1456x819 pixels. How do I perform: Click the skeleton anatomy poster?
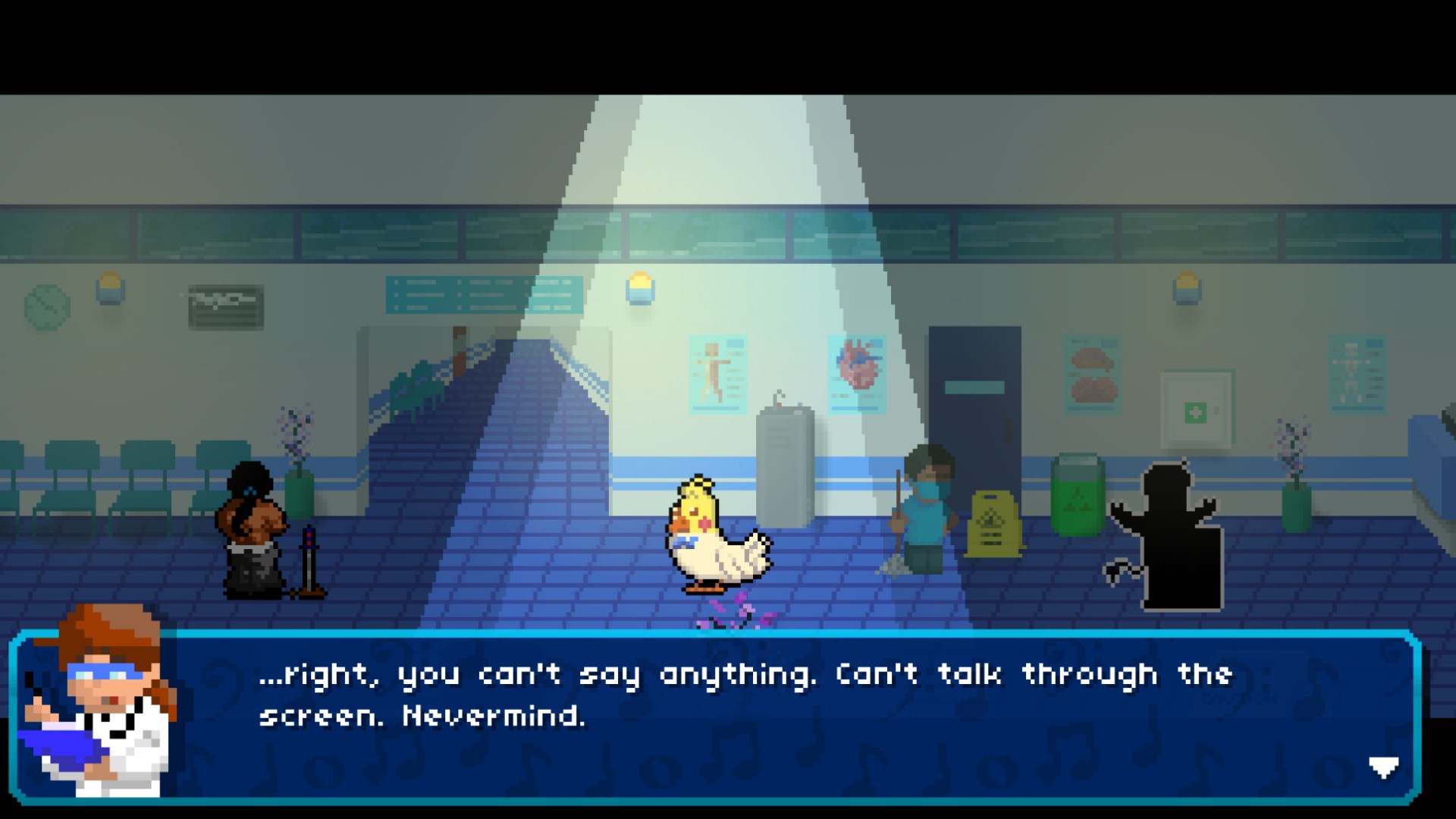point(717,372)
